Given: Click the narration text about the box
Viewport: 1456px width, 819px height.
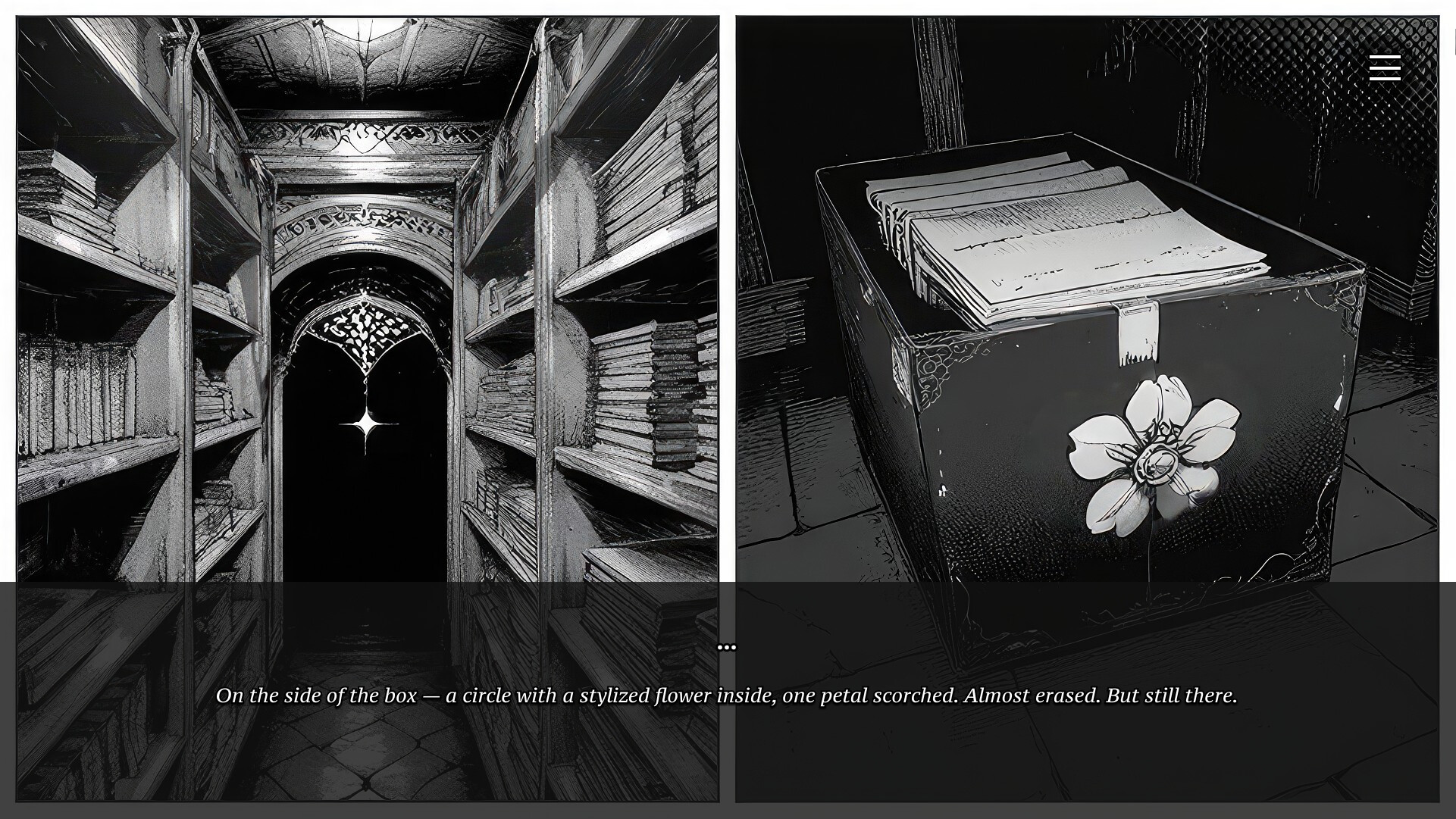Looking at the screenshot, I should tap(727, 694).
